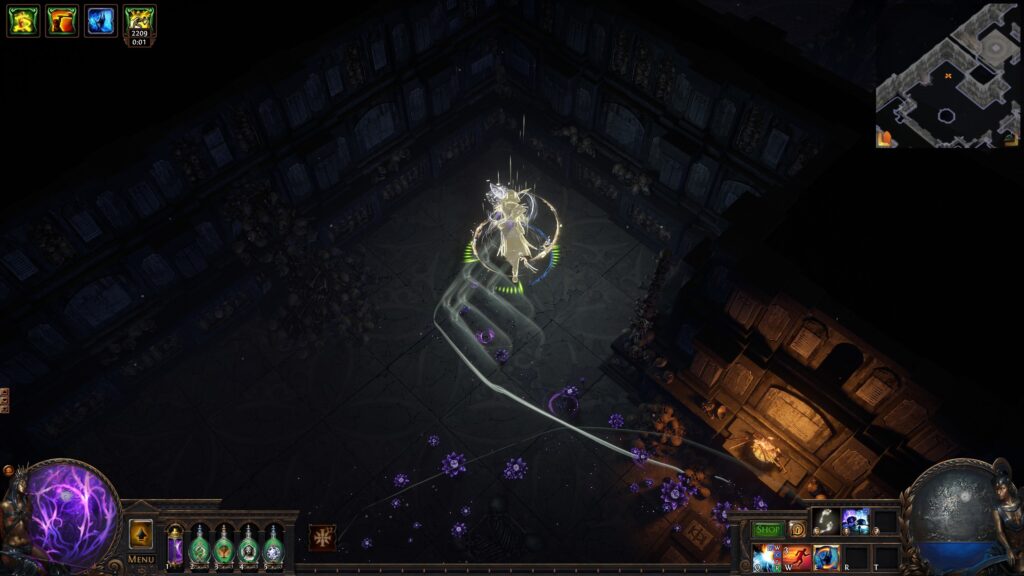Activate the footprints skill icon
The width and height of the screenshot is (1024, 576).
824,520
